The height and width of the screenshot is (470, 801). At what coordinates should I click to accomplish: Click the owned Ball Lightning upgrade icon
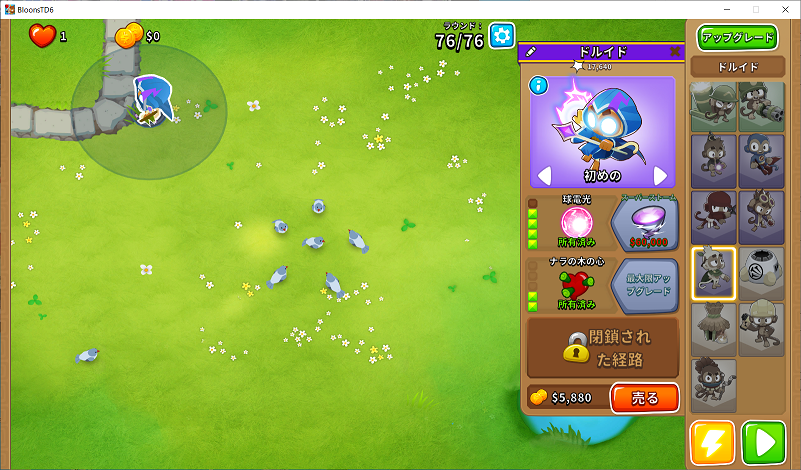(x=576, y=223)
